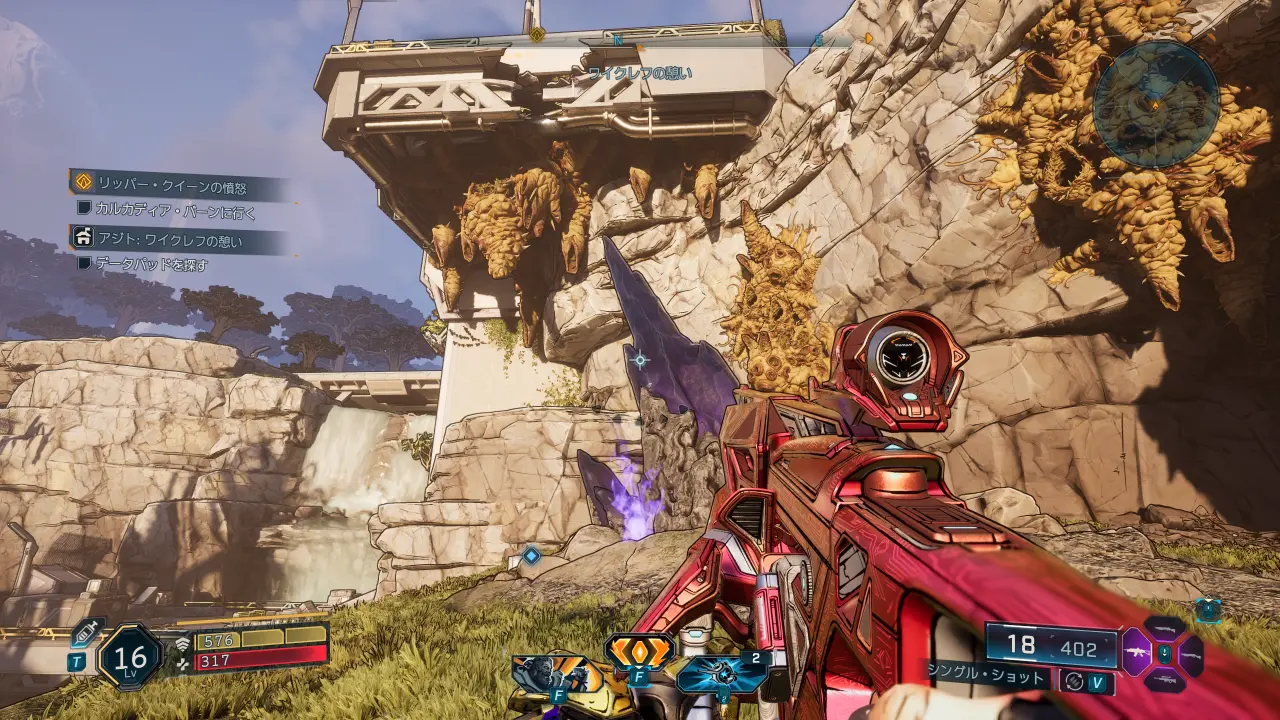Image resolution: width=1280 pixels, height=720 pixels.
Task: Switch to the right-hand weapon slot
Action: 1191,655
